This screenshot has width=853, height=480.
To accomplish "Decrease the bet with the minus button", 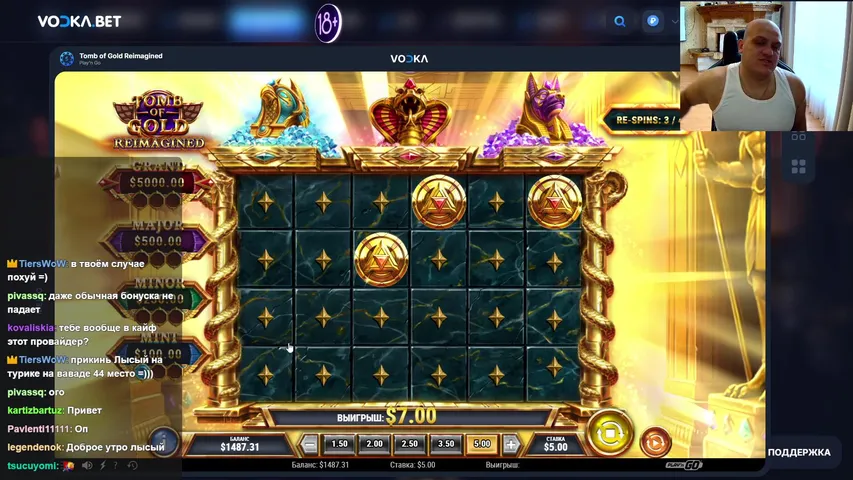I will pos(310,444).
